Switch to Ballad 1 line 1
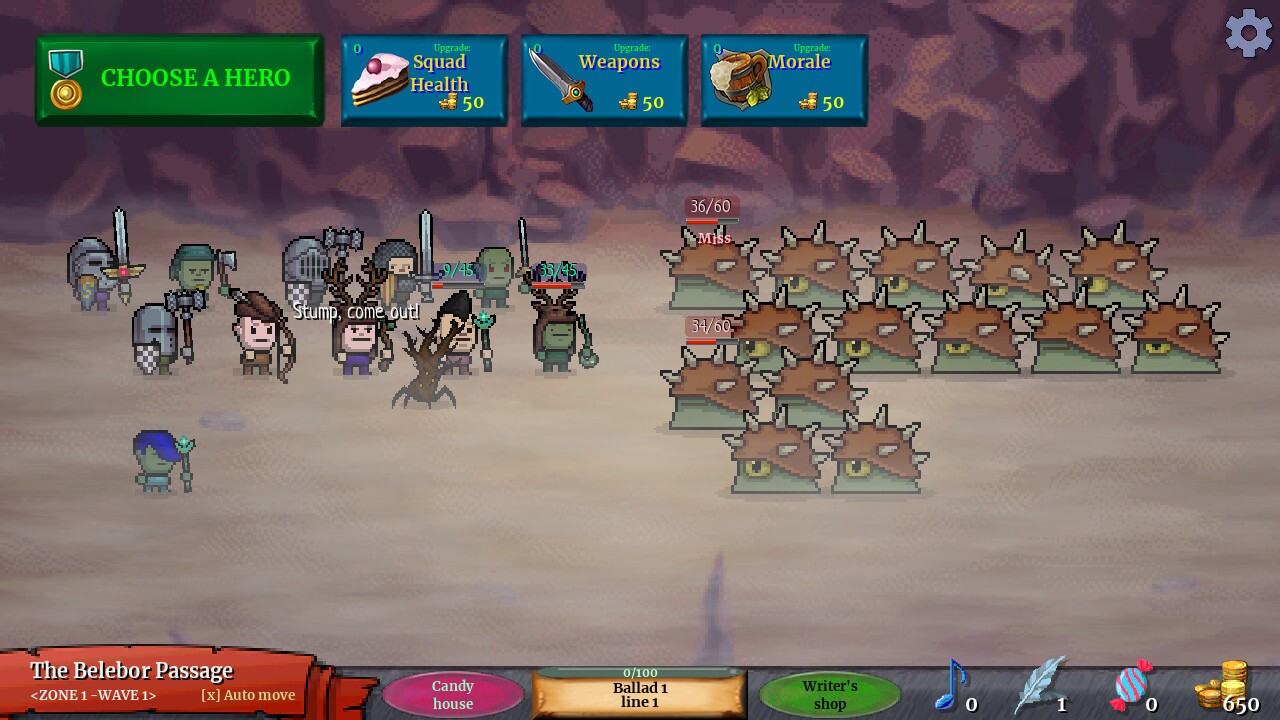This screenshot has width=1280, height=720. coord(640,694)
